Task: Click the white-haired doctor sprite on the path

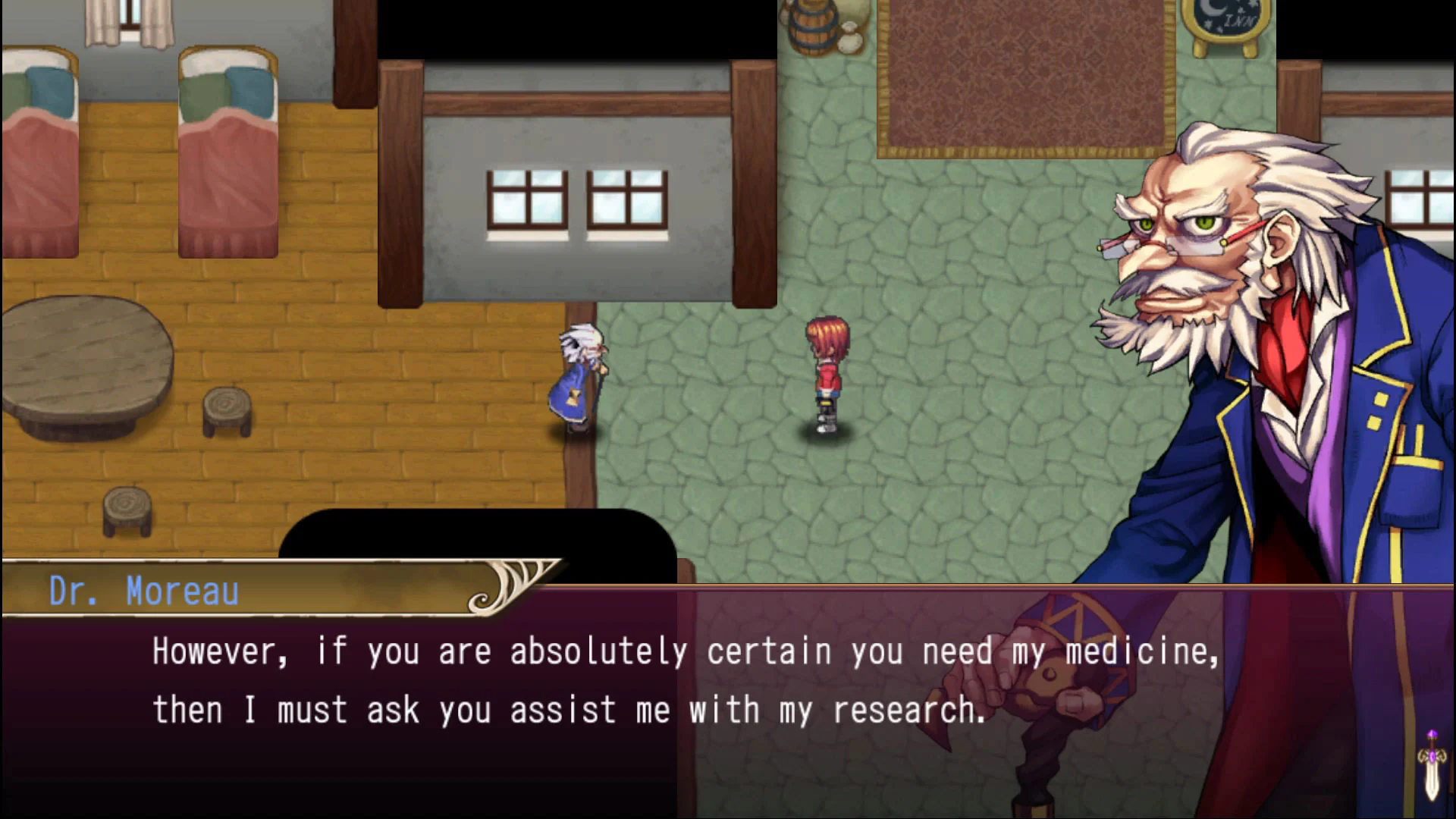Action: (x=578, y=379)
